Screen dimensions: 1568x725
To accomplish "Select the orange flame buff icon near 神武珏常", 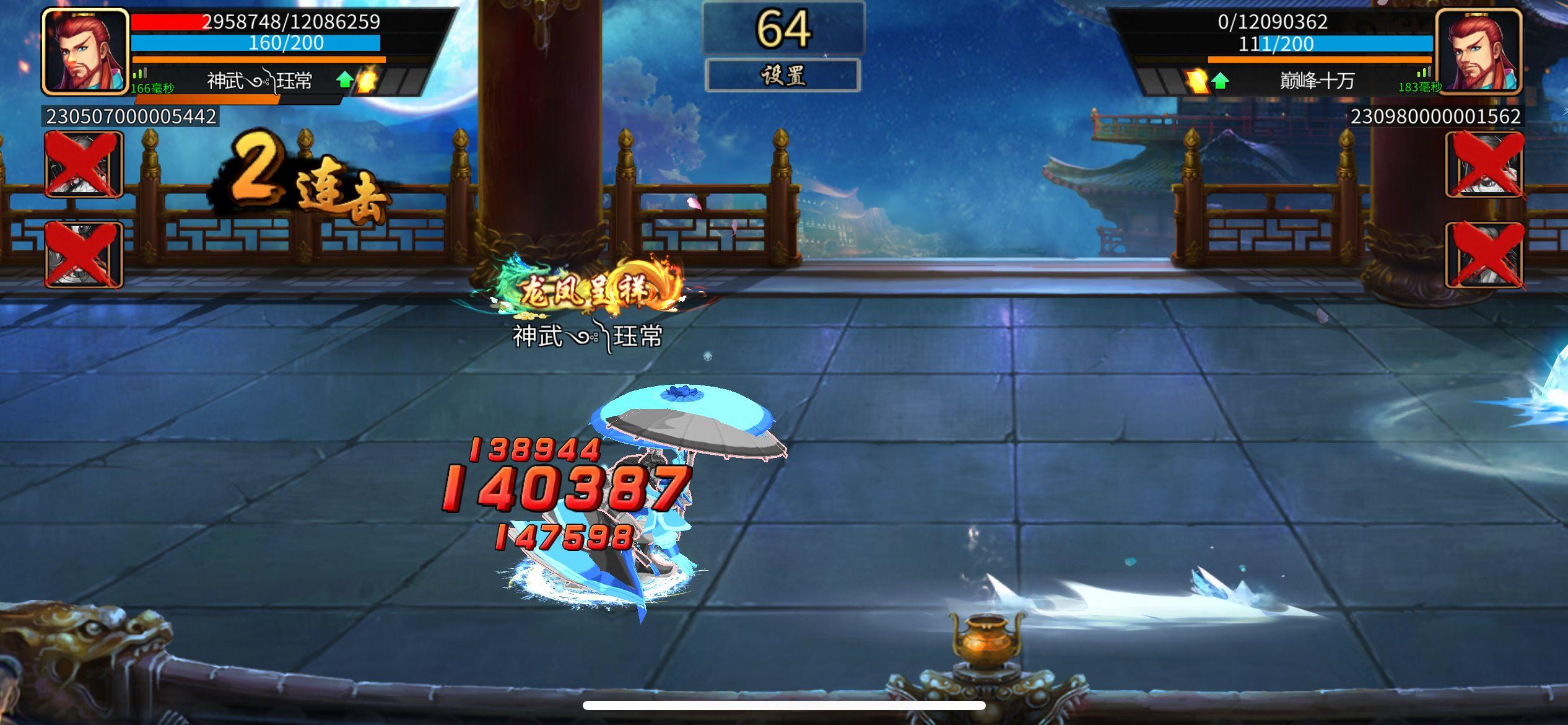I will tap(367, 79).
